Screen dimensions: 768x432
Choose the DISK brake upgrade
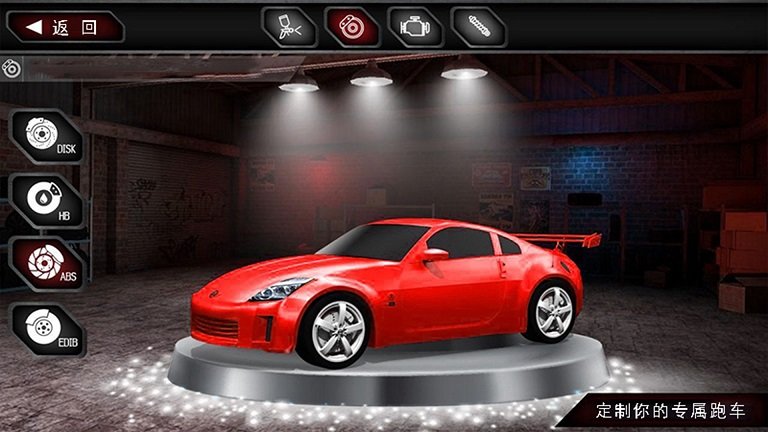[45, 136]
